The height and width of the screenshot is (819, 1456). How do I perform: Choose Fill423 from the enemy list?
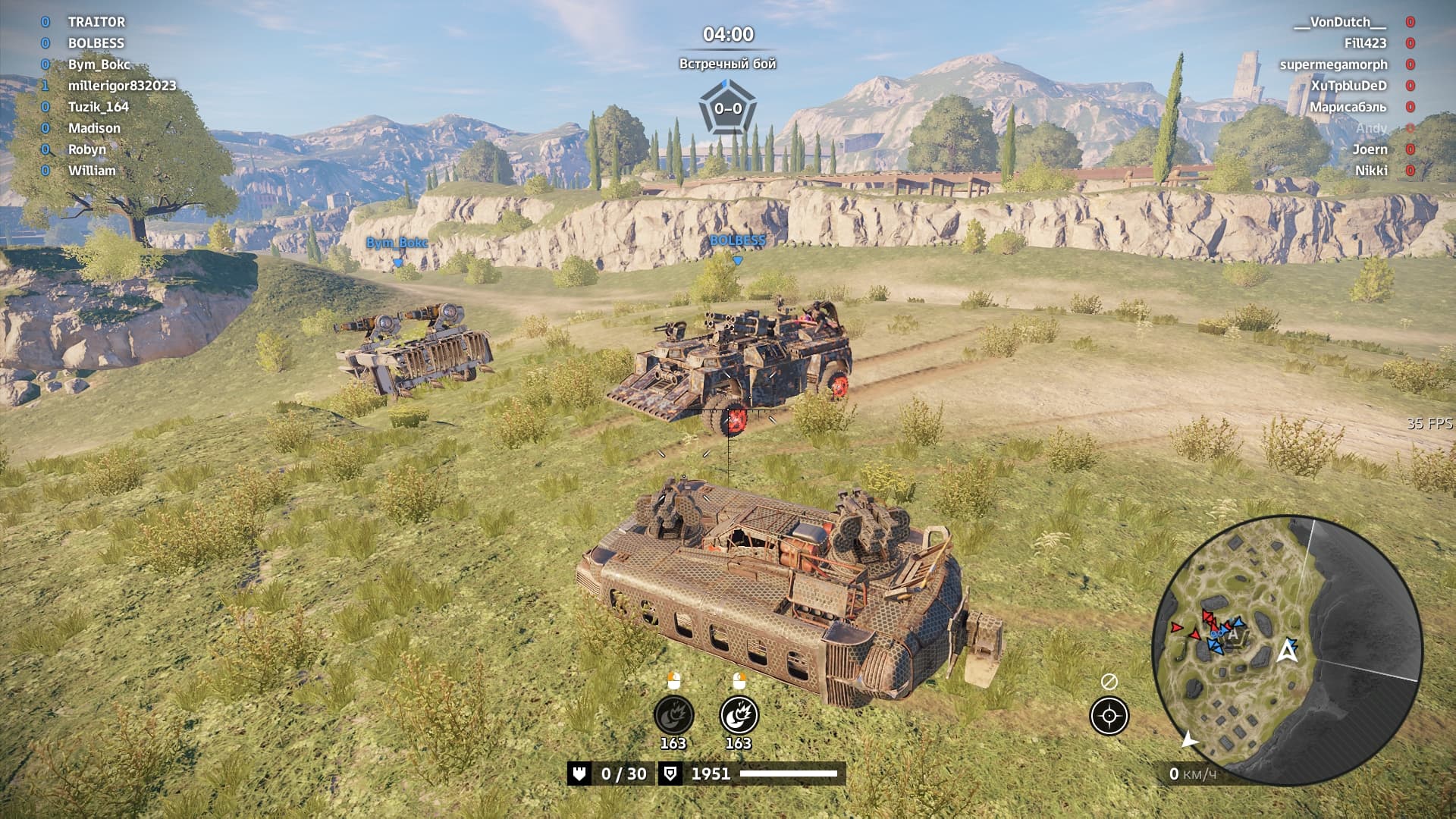coord(1365,43)
